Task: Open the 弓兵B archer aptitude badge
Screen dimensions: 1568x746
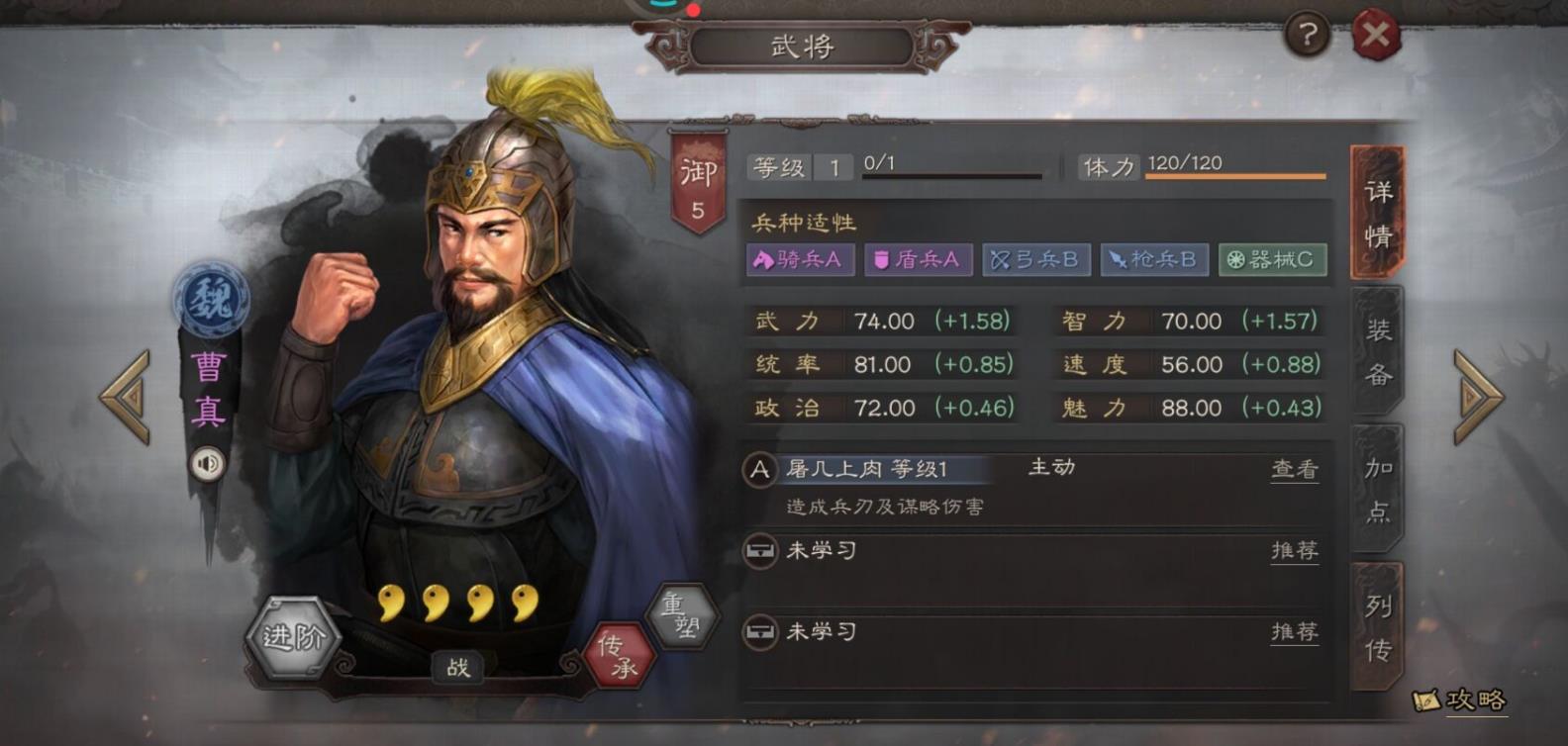Action: click(1035, 259)
